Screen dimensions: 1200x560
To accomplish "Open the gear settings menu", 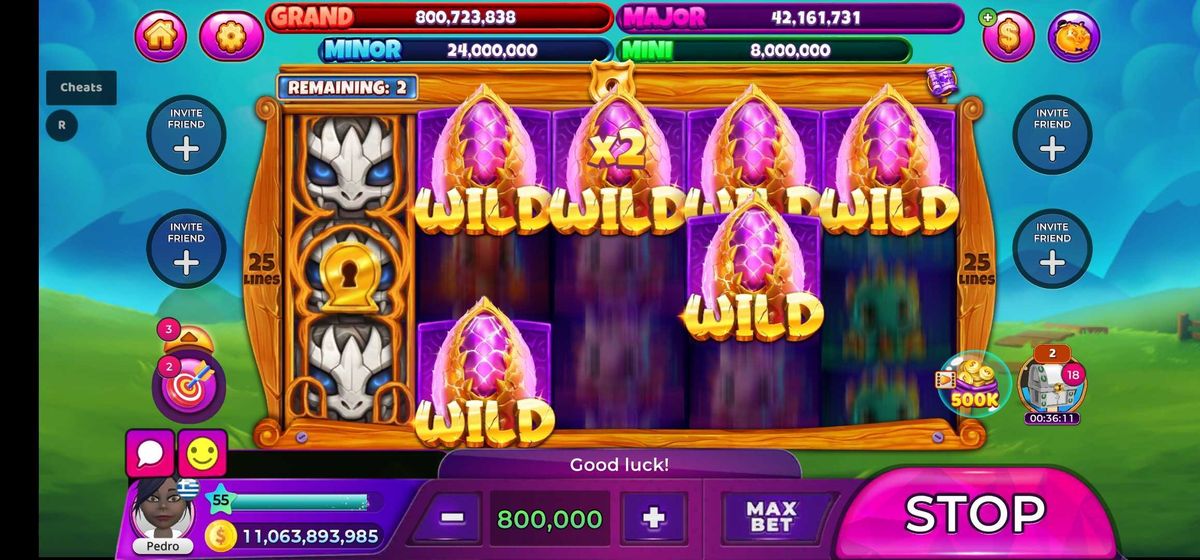I will [x=231, y=36].
